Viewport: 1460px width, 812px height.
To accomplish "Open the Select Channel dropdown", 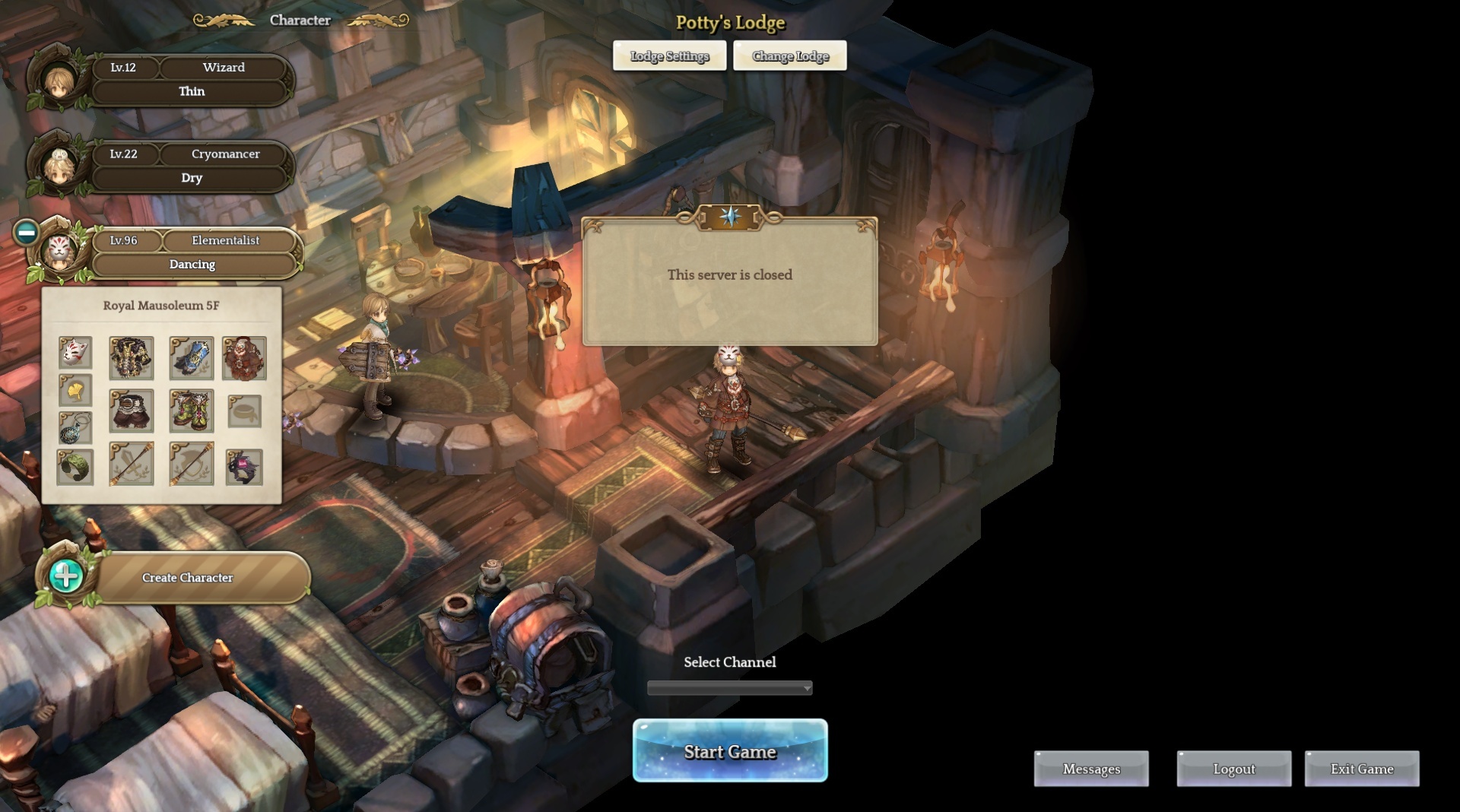I will (x=729, y=688).
